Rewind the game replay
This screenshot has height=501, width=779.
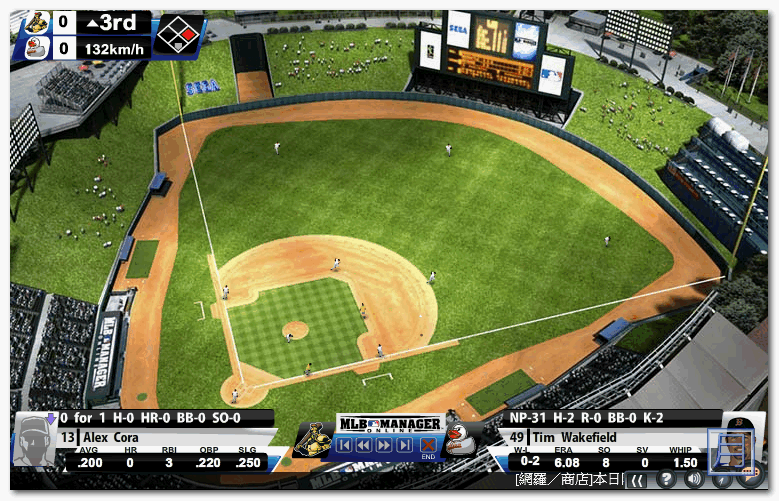[x=363, y=445]
